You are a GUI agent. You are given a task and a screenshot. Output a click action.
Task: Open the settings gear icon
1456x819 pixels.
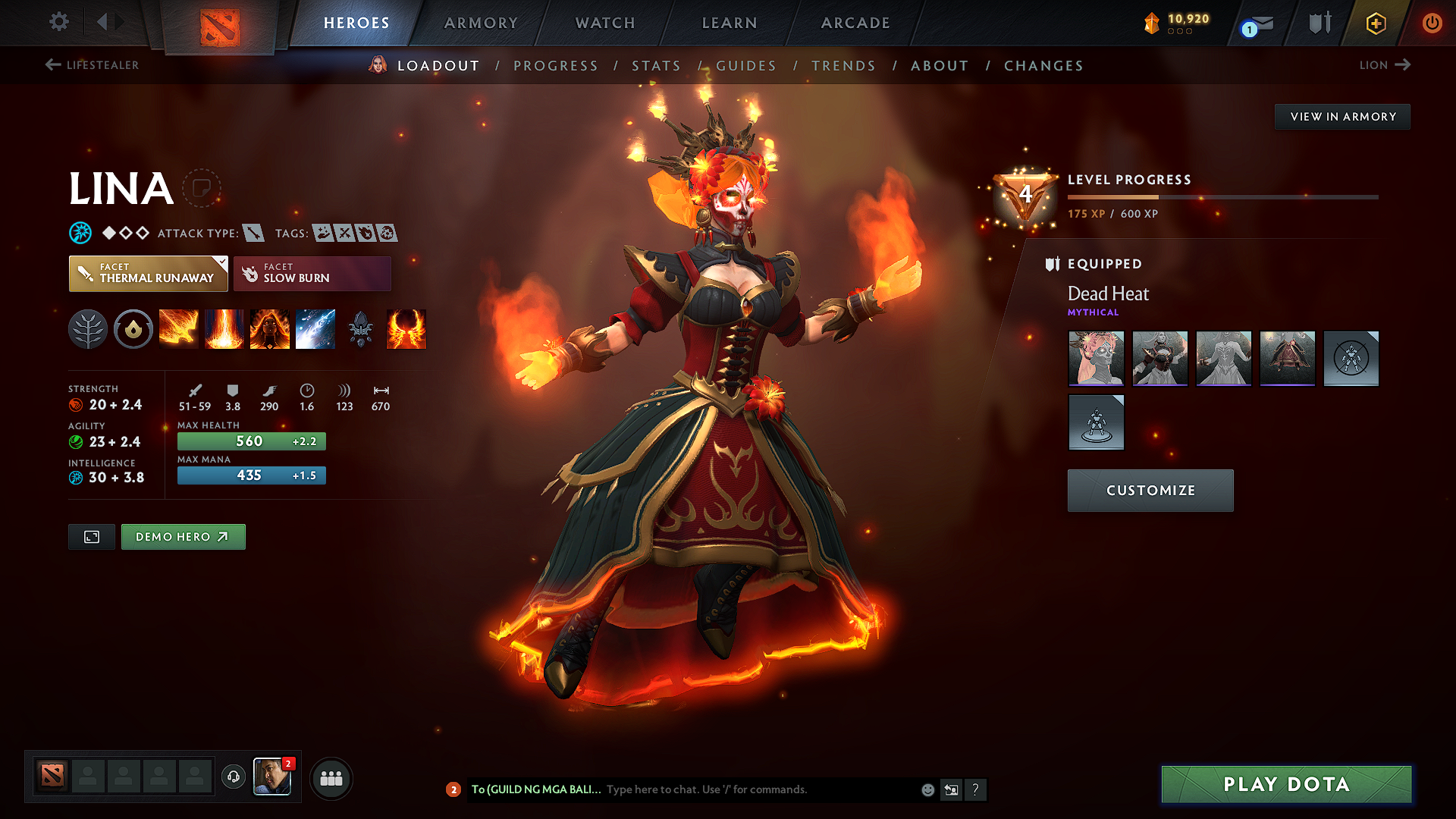58,22
